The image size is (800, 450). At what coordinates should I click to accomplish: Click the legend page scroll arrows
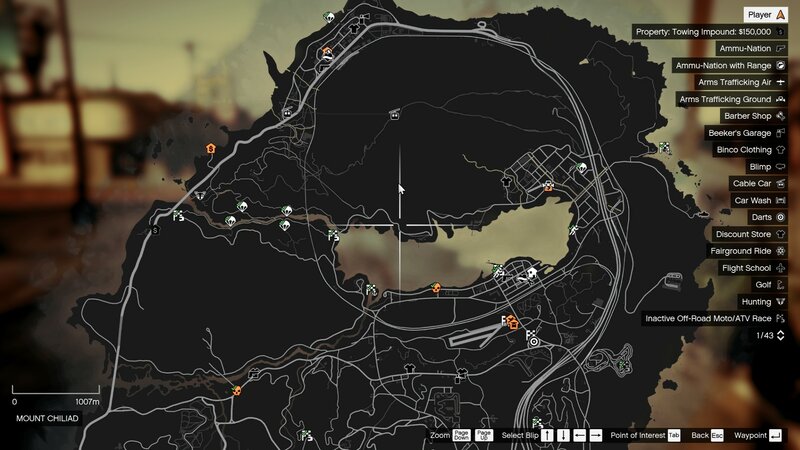point(780,335)
